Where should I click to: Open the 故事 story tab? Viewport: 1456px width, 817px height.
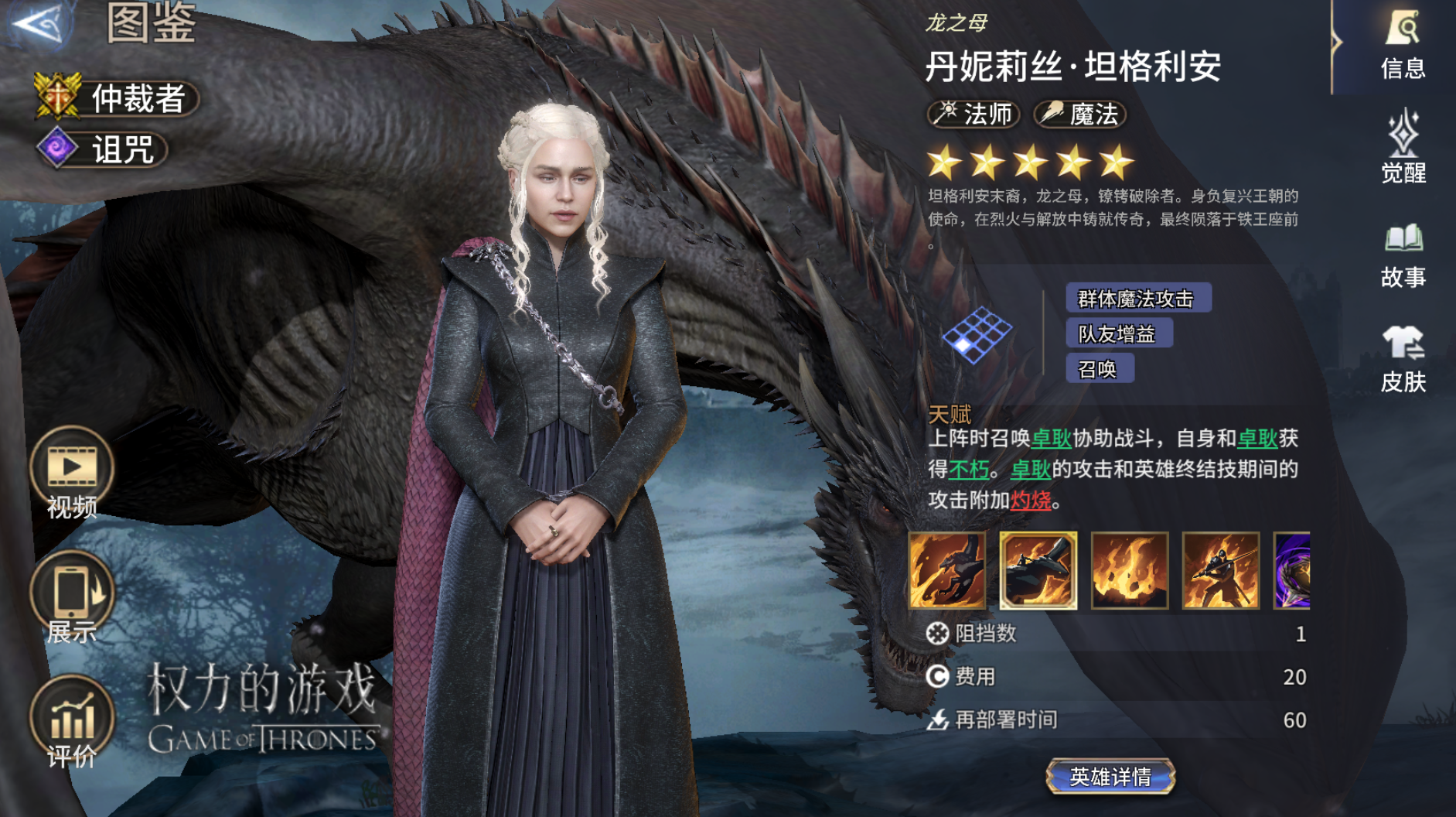1403,255
